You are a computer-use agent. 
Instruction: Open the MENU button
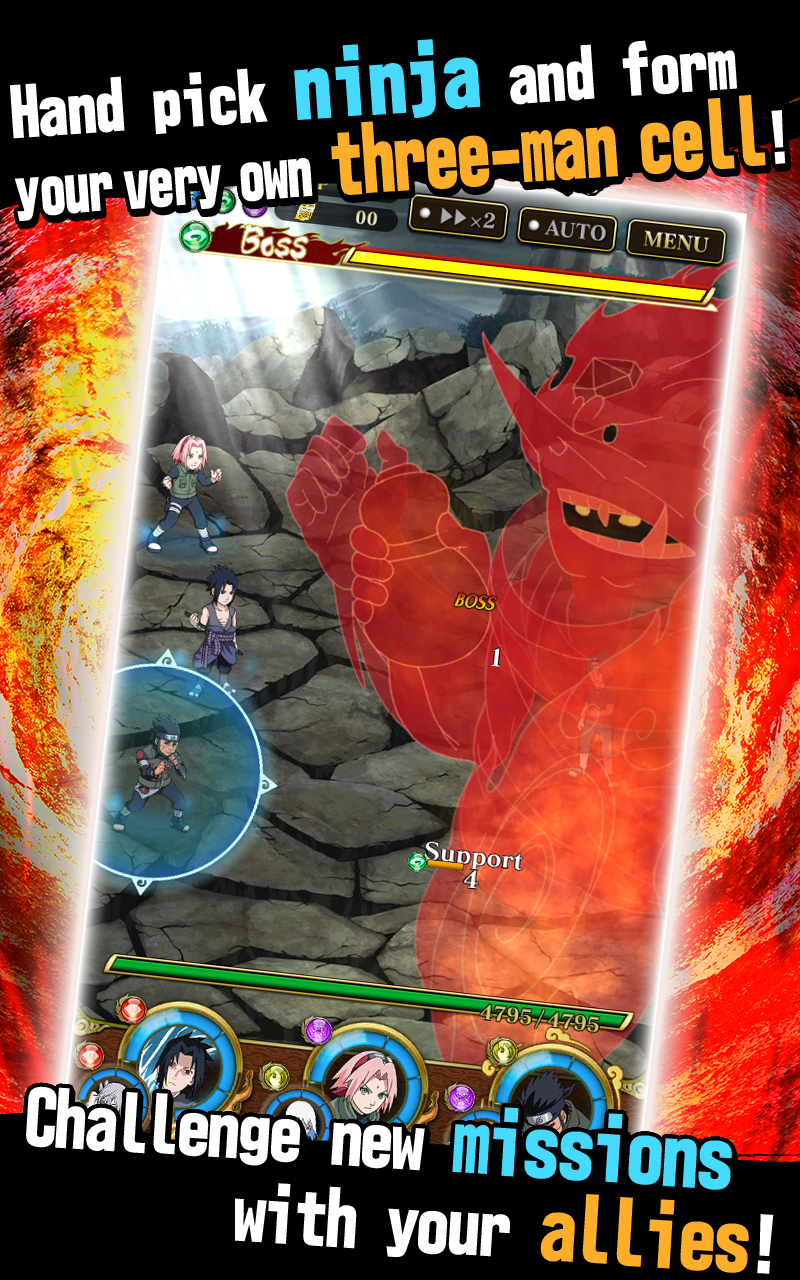[675, 240]
